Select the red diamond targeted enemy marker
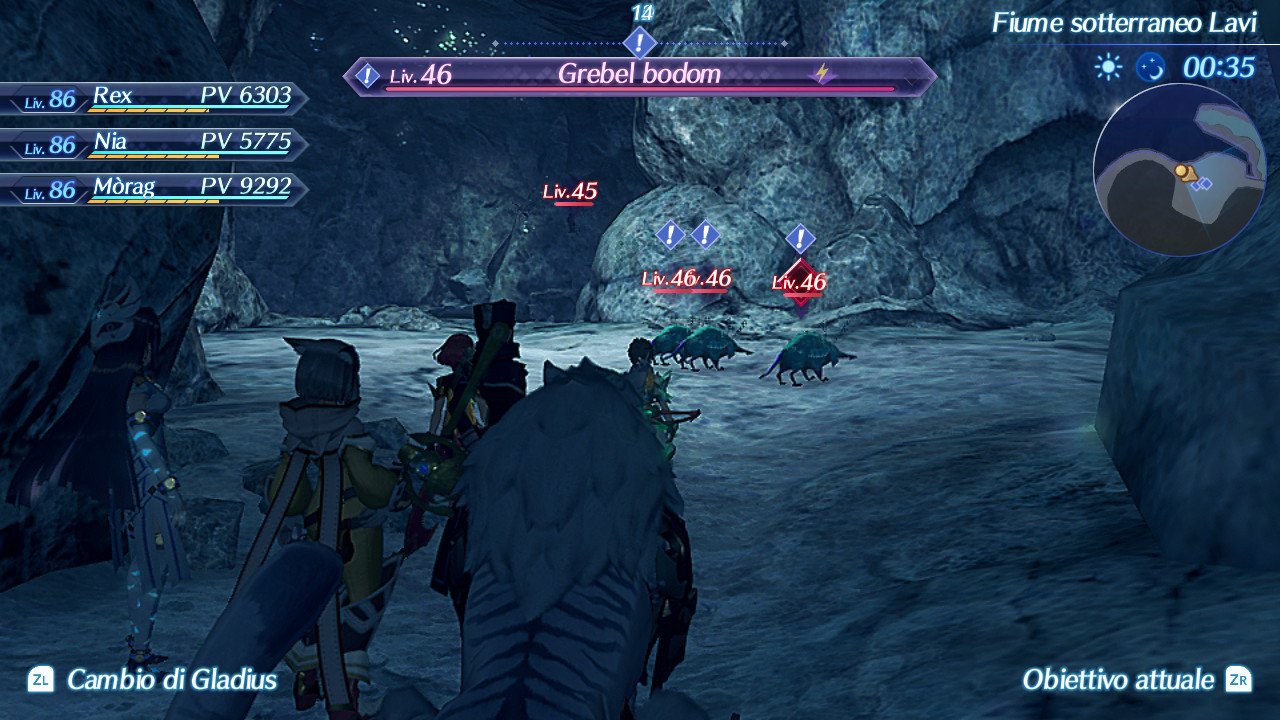 800,281
